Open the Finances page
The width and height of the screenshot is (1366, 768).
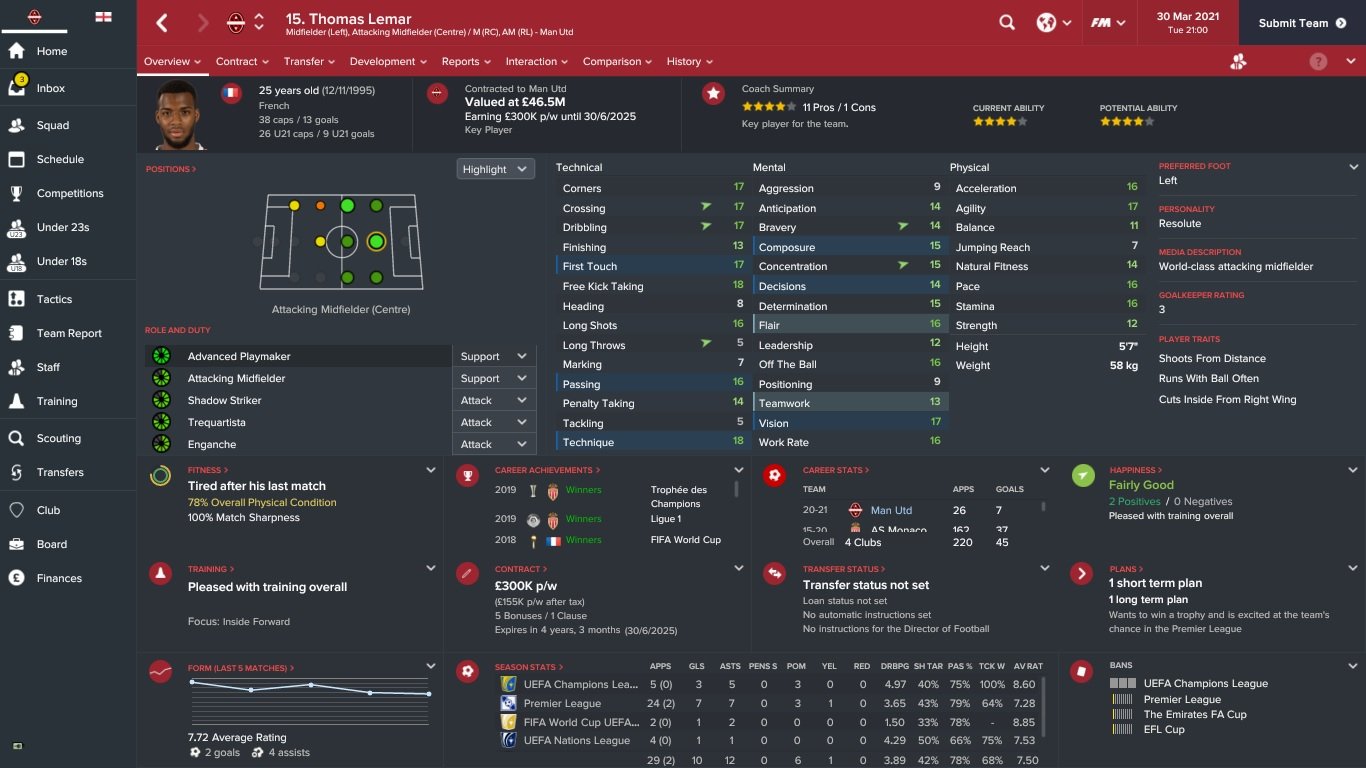[x=59, y=578]
